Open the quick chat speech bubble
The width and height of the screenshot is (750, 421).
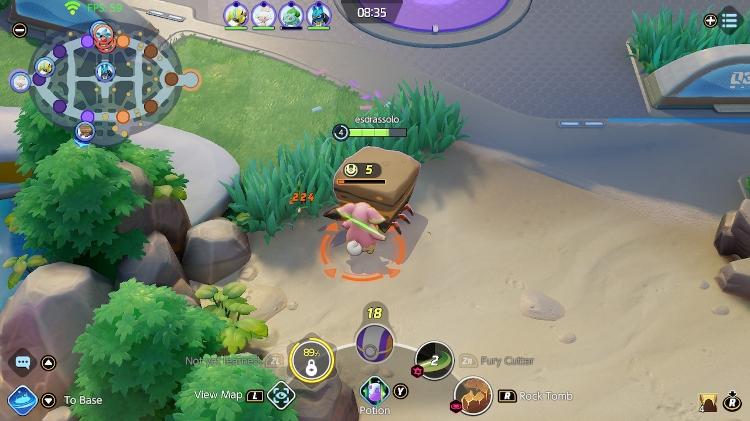(x=22, y=362)
